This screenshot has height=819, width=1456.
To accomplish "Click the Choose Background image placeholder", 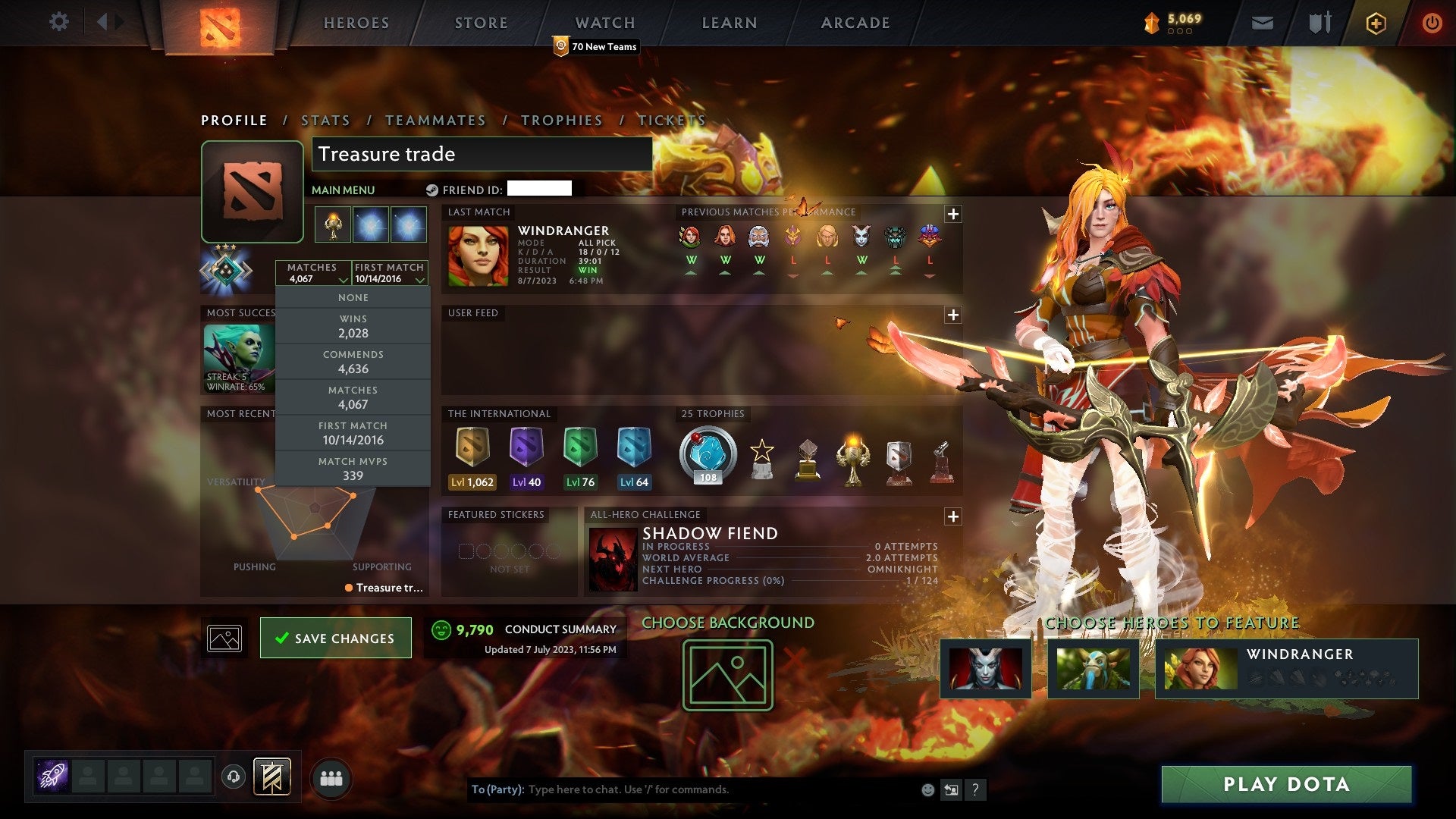I will tap(726, 673).
